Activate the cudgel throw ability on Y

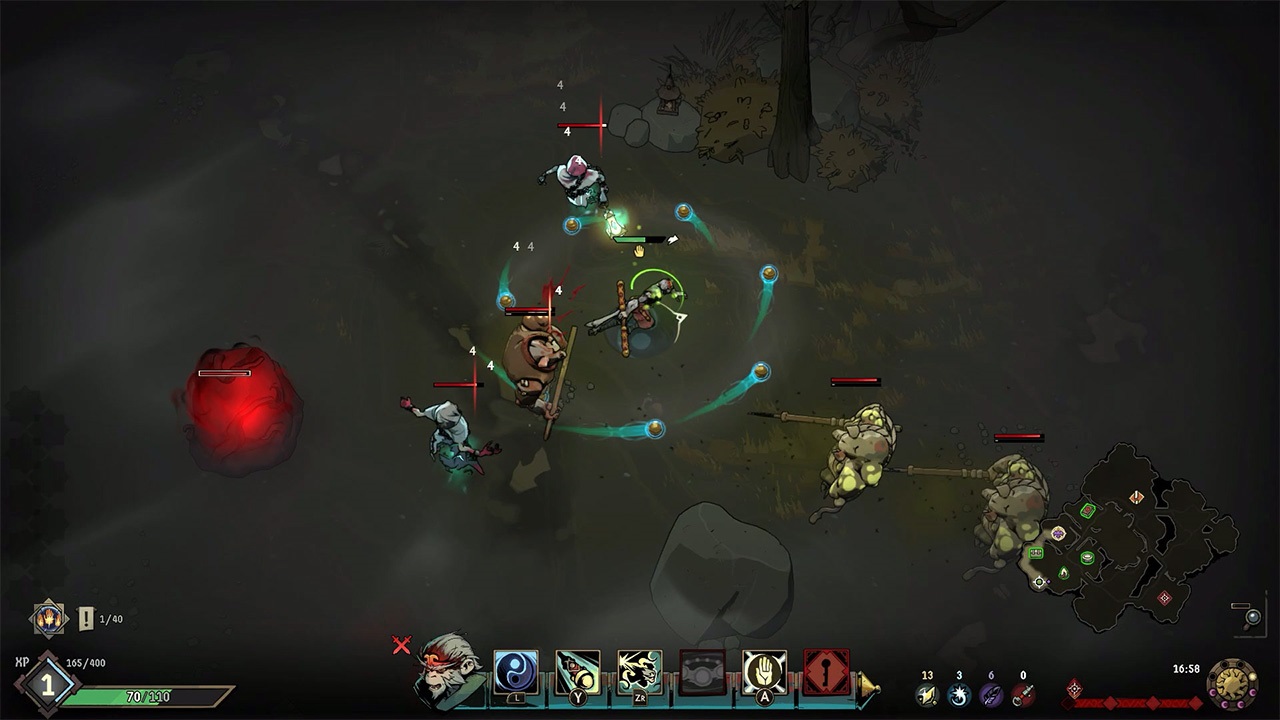[x=576, y=669]
